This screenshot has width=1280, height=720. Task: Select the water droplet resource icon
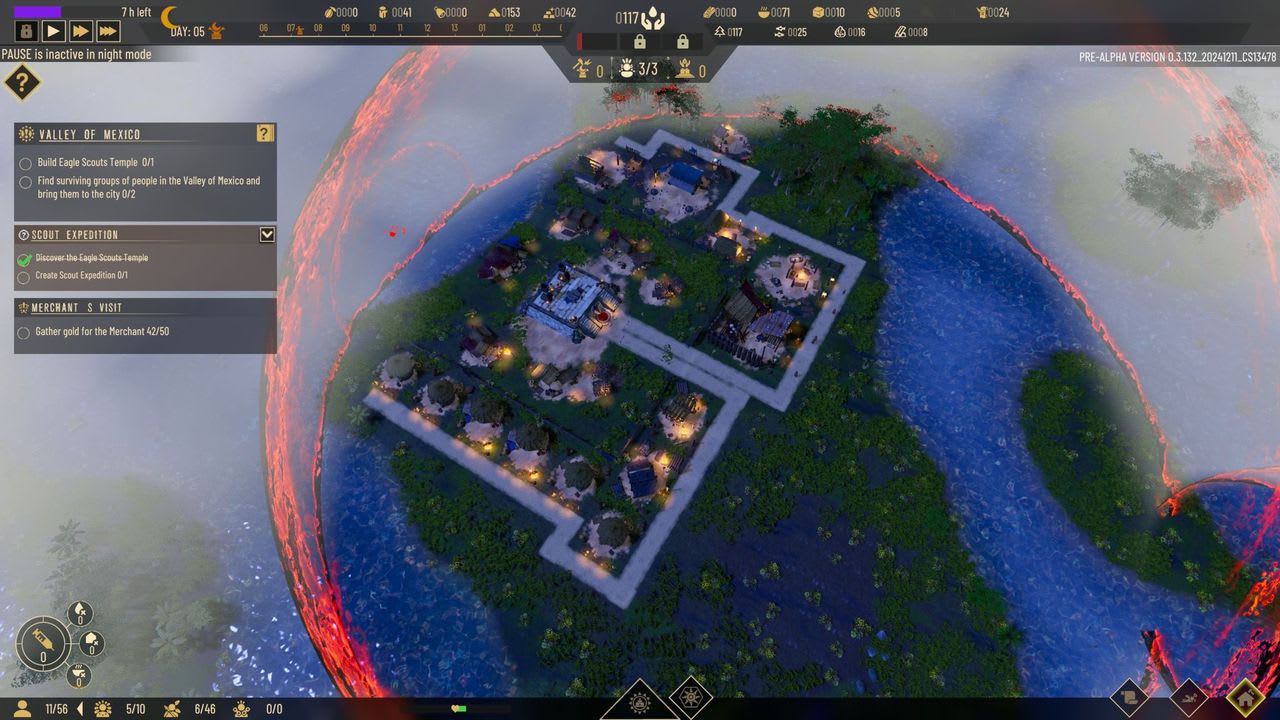[x=79, y=611]
